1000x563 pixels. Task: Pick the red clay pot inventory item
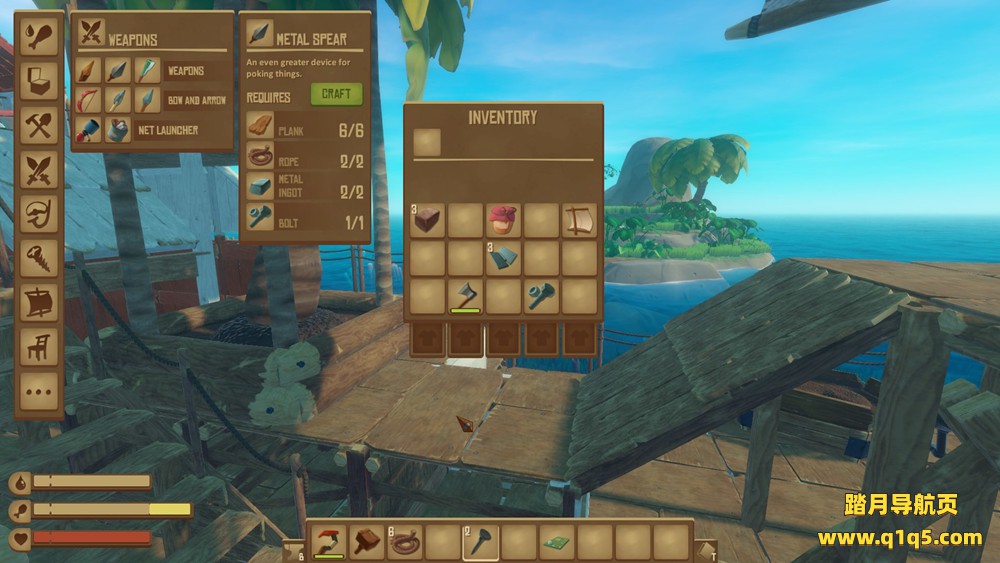[502, 220]
